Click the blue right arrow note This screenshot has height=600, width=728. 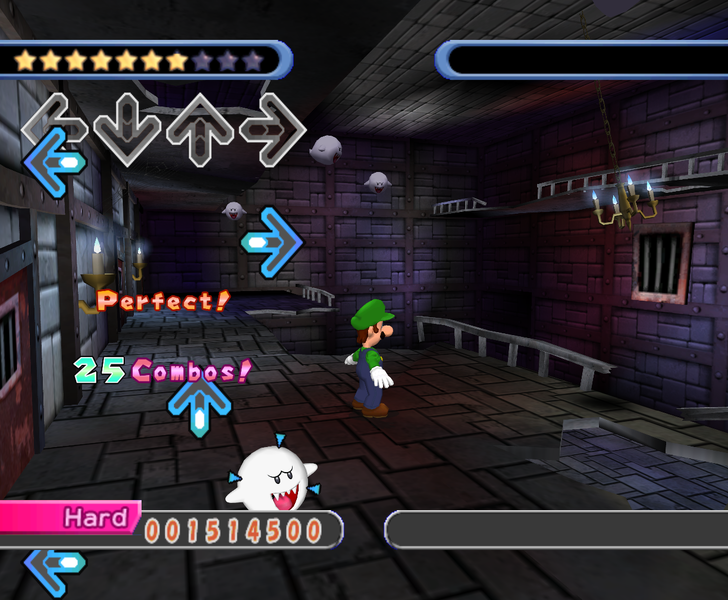click(272, 242)
